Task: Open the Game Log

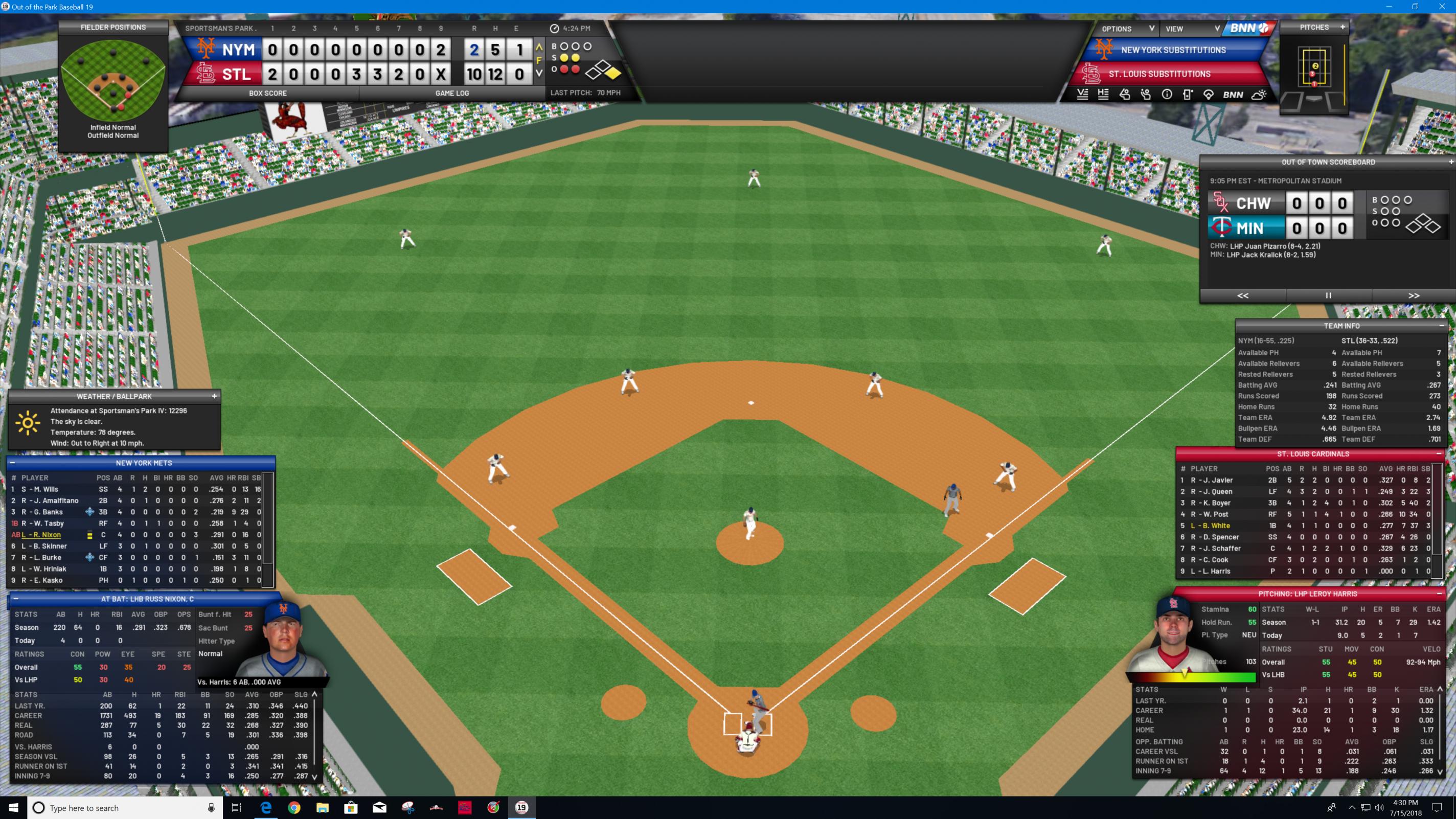Action: pyautogui.click(x=451, y=93)
